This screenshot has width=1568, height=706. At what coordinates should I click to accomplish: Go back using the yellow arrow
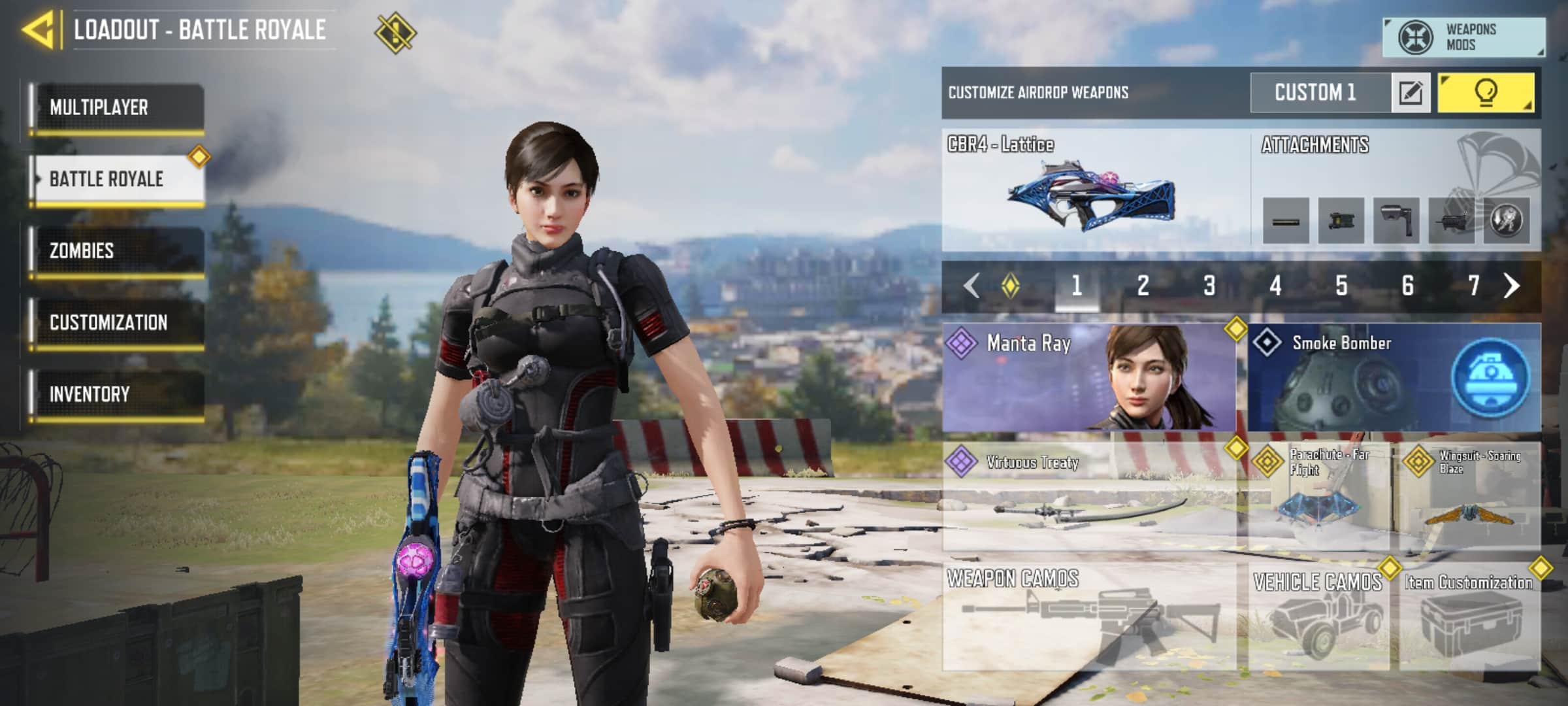[38, 29]
